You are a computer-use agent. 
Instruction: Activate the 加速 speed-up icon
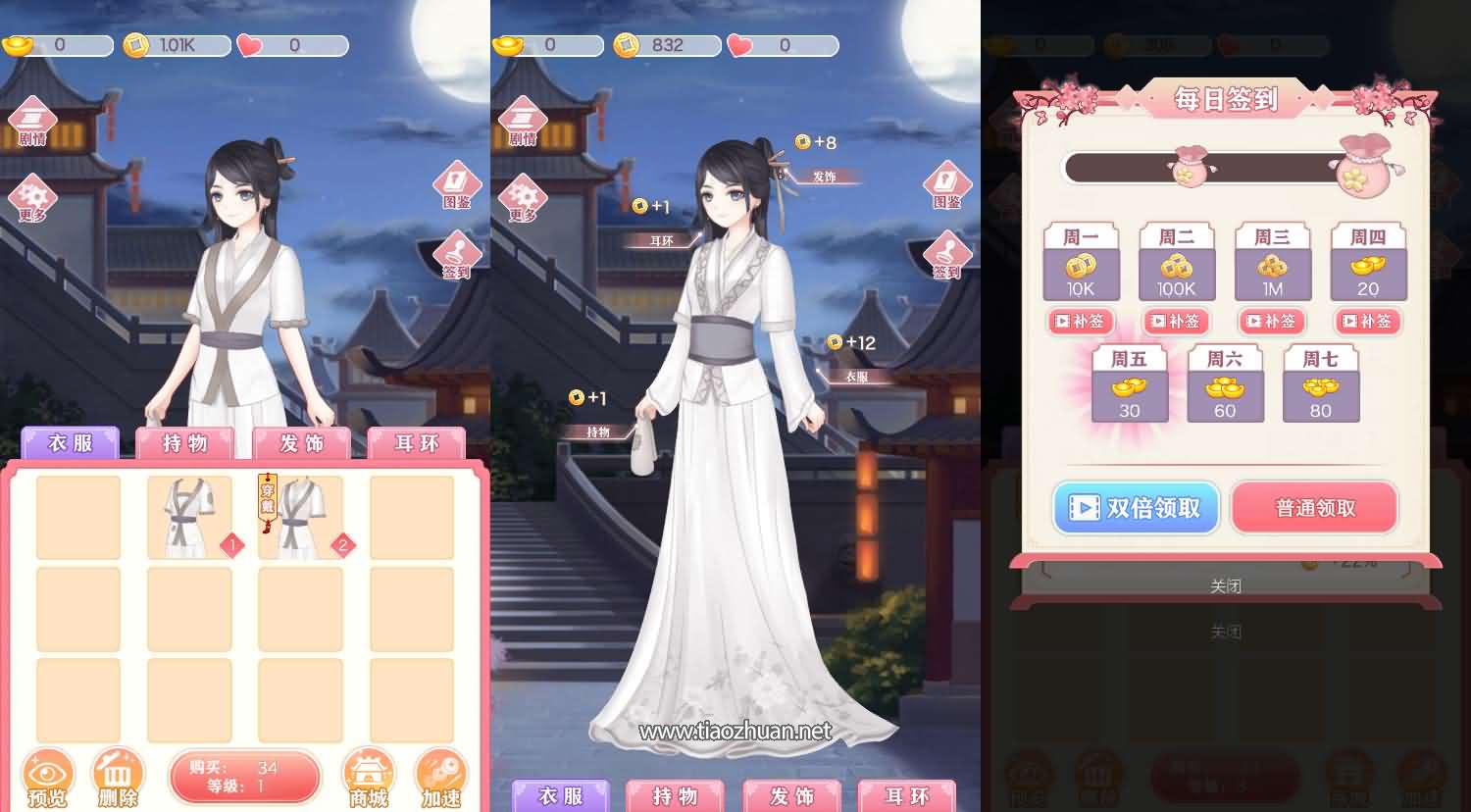[x=442, y=774]
